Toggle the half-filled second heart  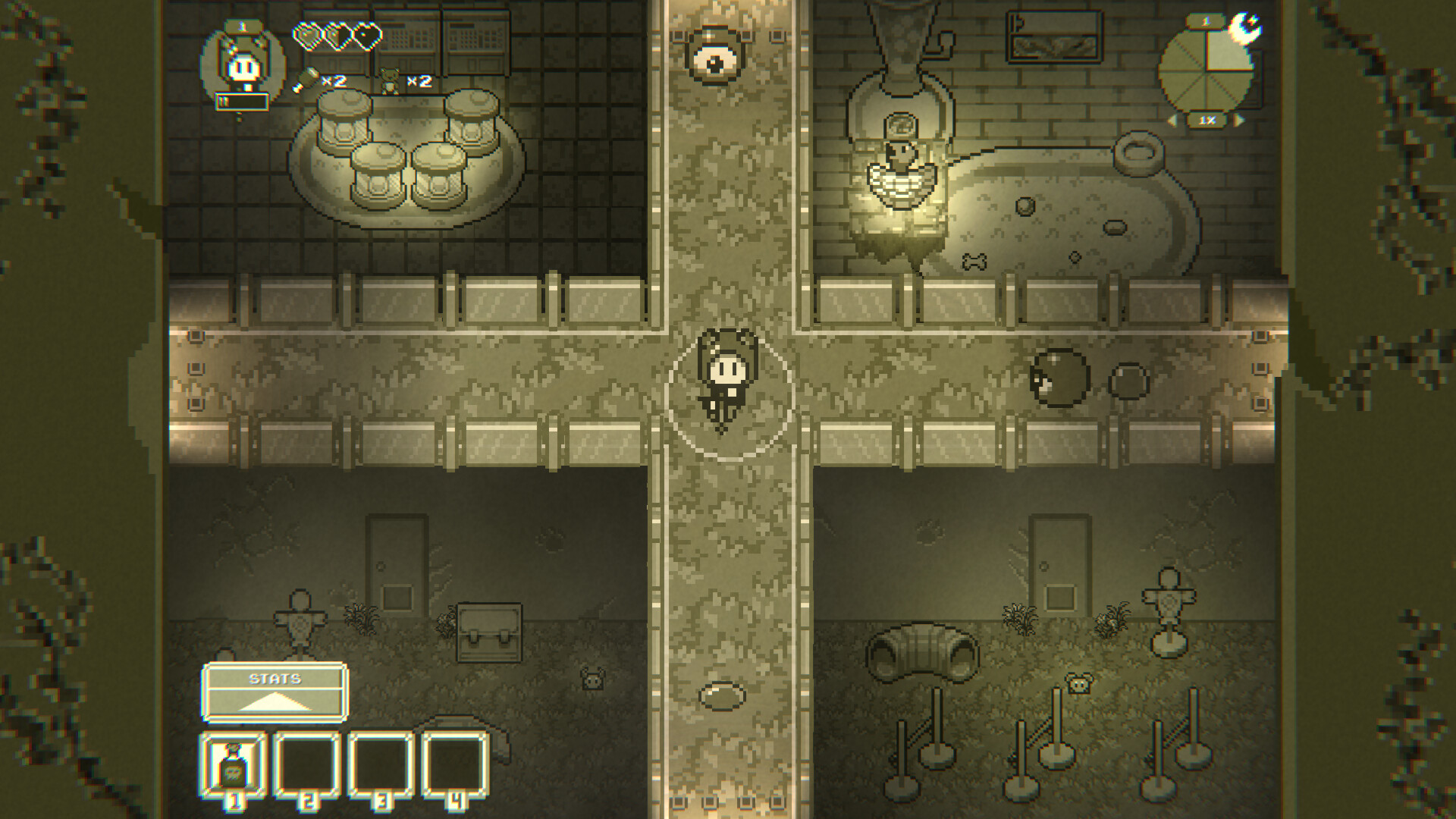(x=338, y=36)
